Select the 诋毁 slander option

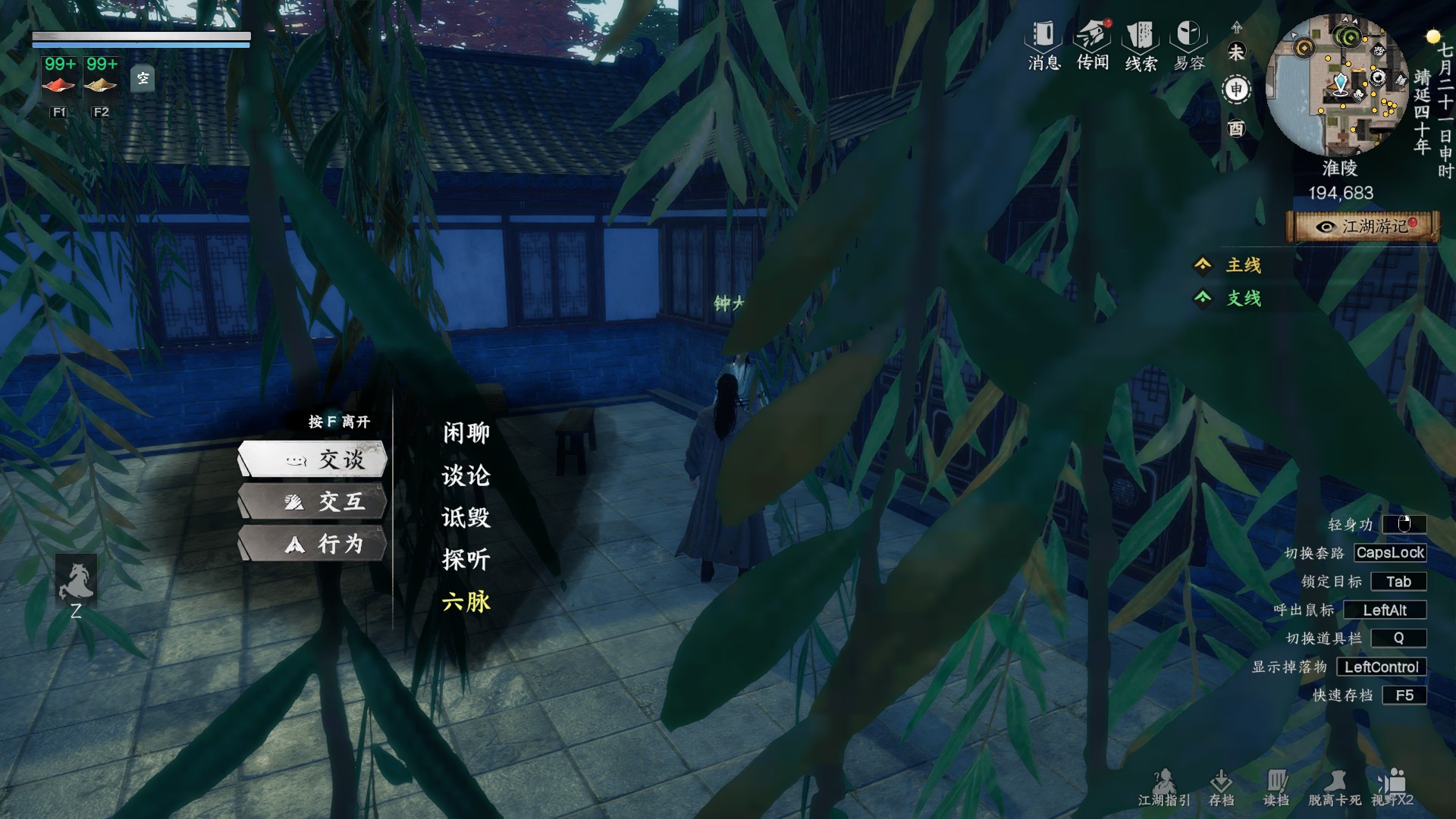(466, 518)
